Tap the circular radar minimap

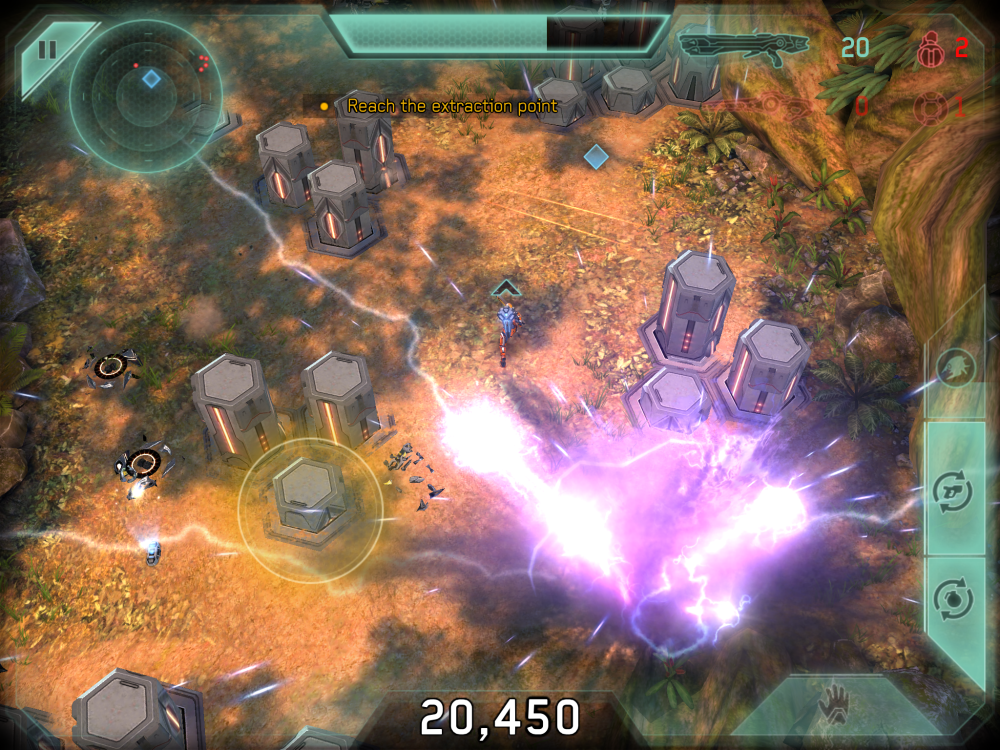pyautogui.click(x=146, y=96)
